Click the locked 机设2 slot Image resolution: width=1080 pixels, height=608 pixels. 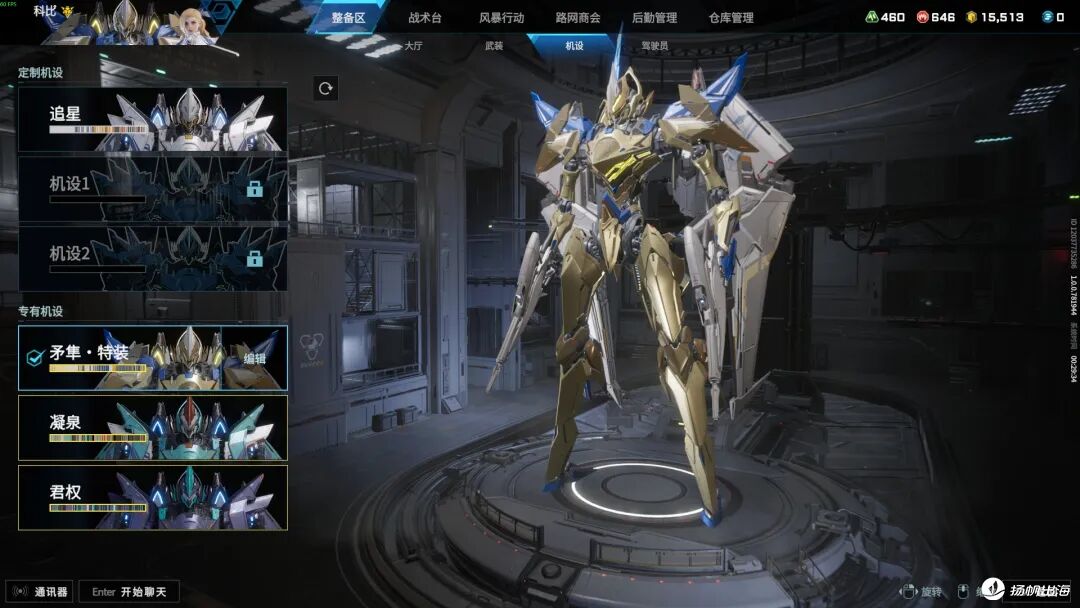click(153, 258)
